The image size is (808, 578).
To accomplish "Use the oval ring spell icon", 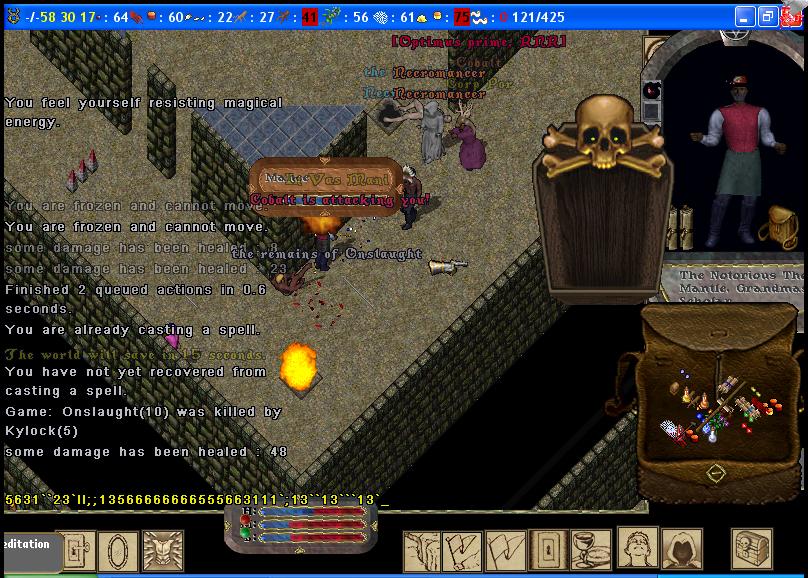I will click(x=119, y=551).
